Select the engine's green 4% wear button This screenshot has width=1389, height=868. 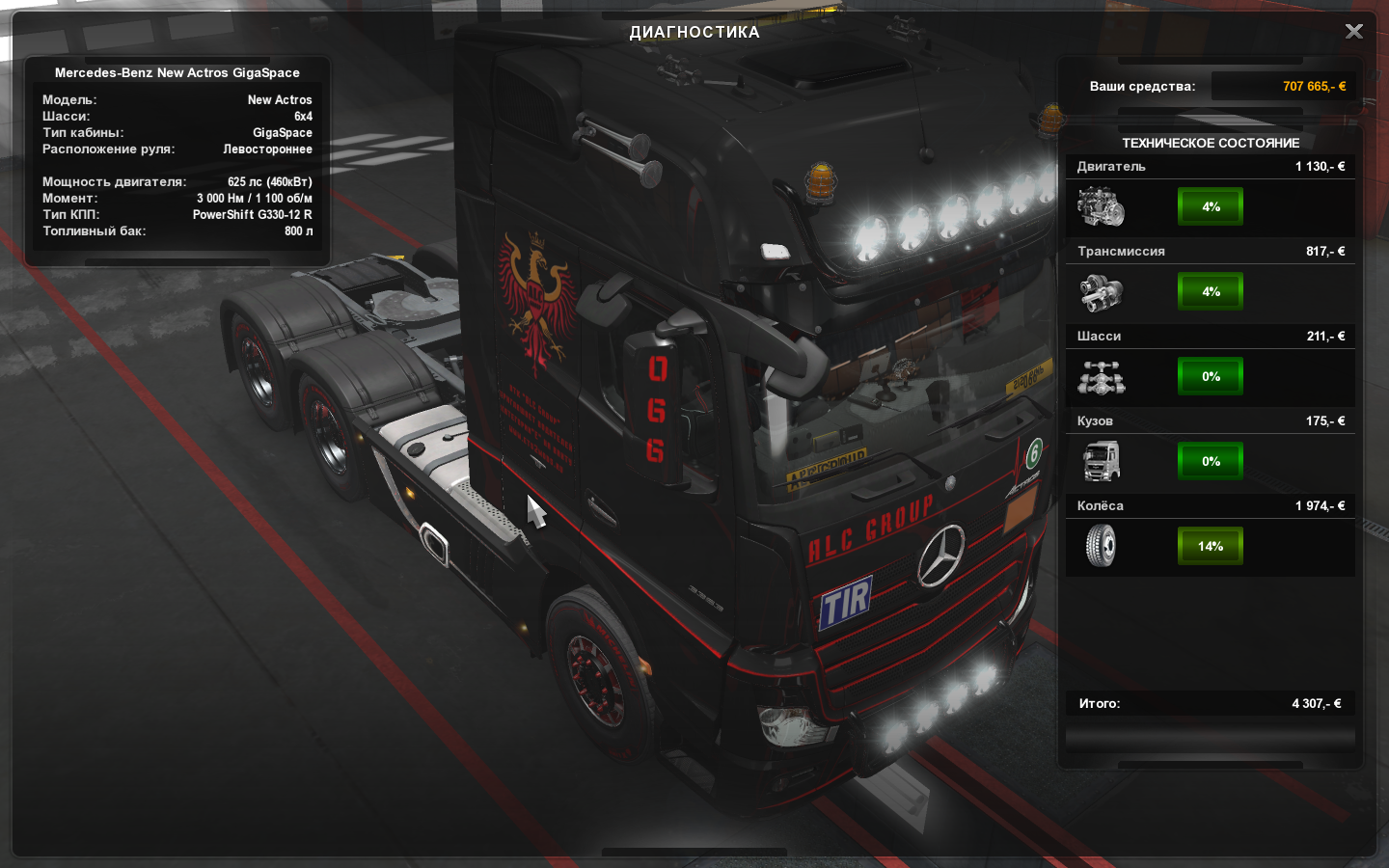coord(1211,206)
